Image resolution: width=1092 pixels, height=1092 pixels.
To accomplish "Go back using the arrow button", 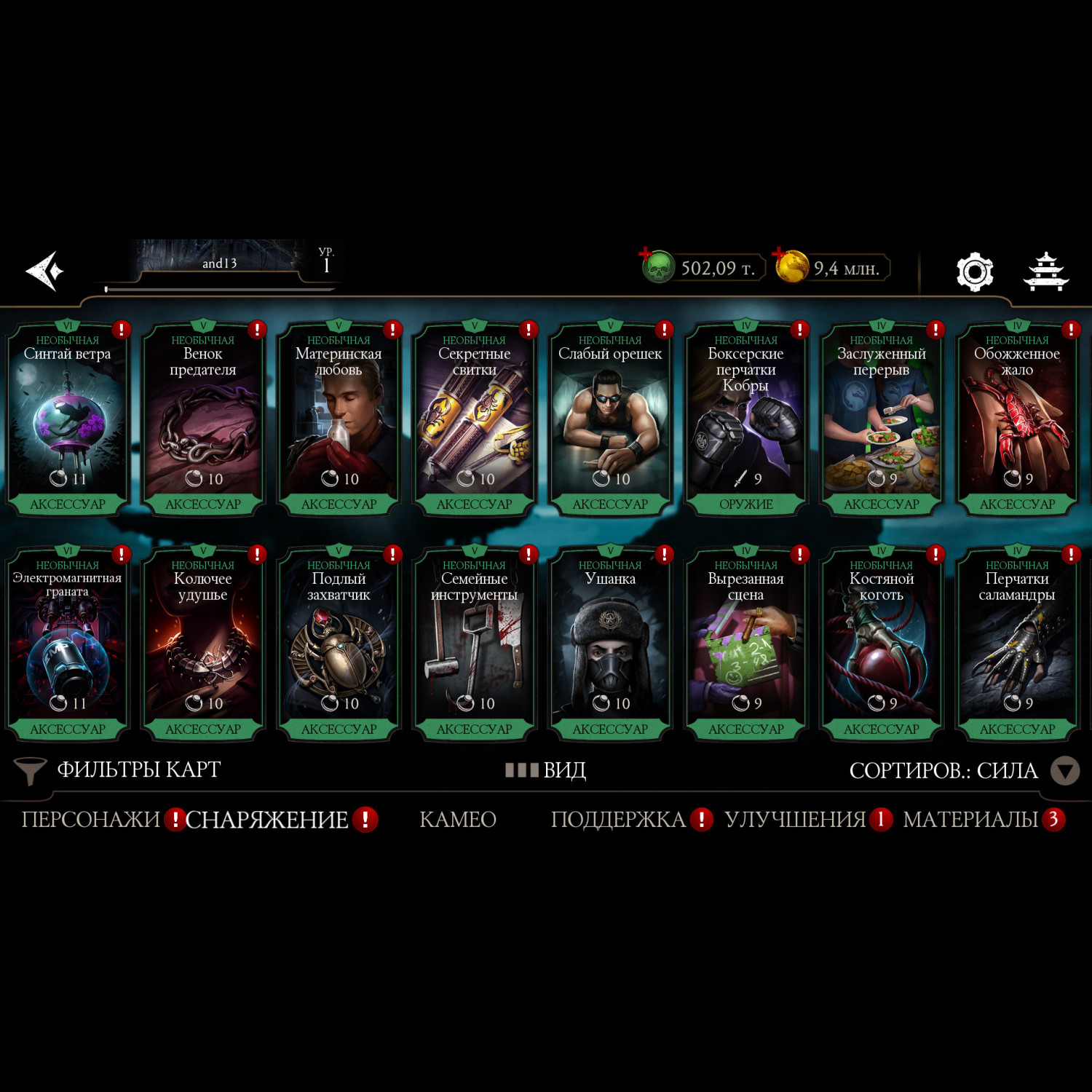I will (45, 271).
